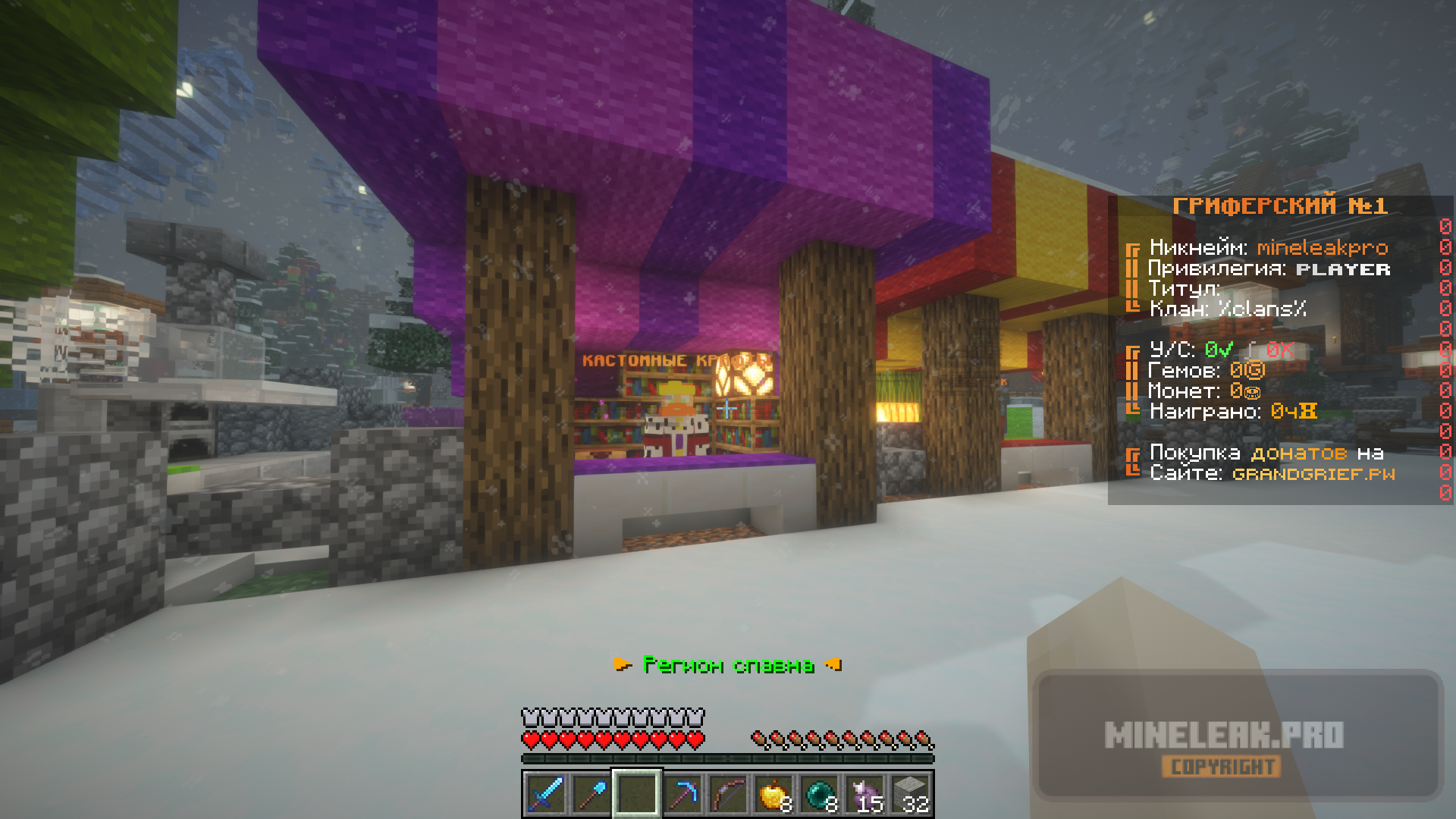
Task: Click the empty highlighted hotbar slot
Action: point(637,794)
